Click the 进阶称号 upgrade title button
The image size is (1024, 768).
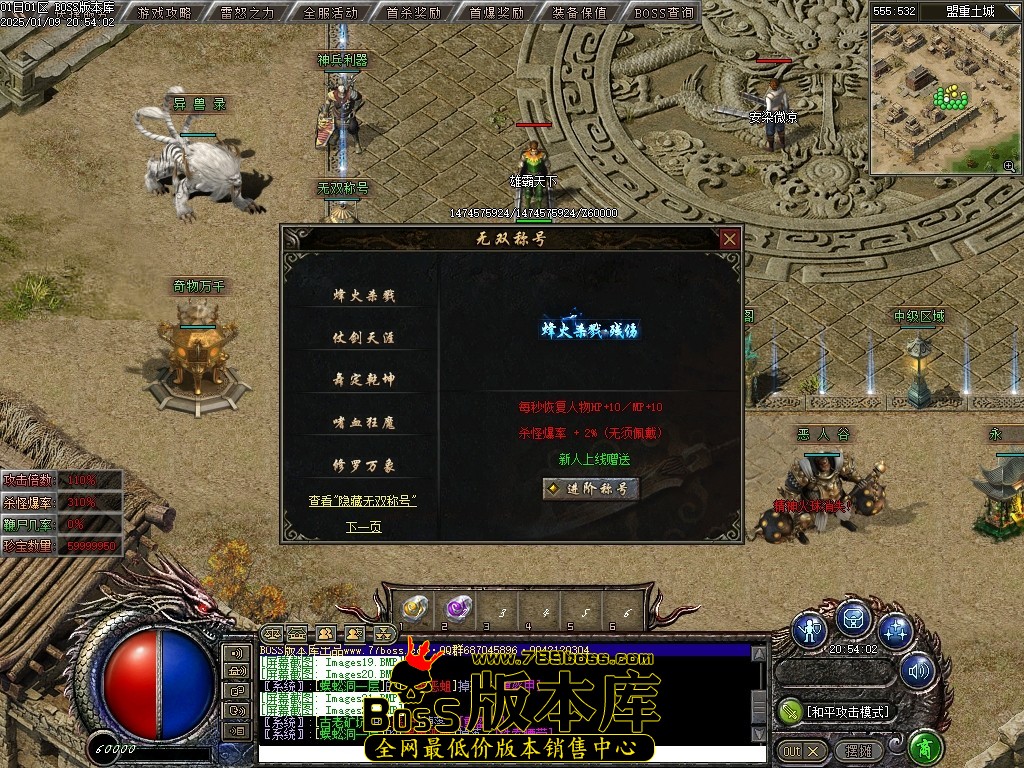tap(591, 489)
